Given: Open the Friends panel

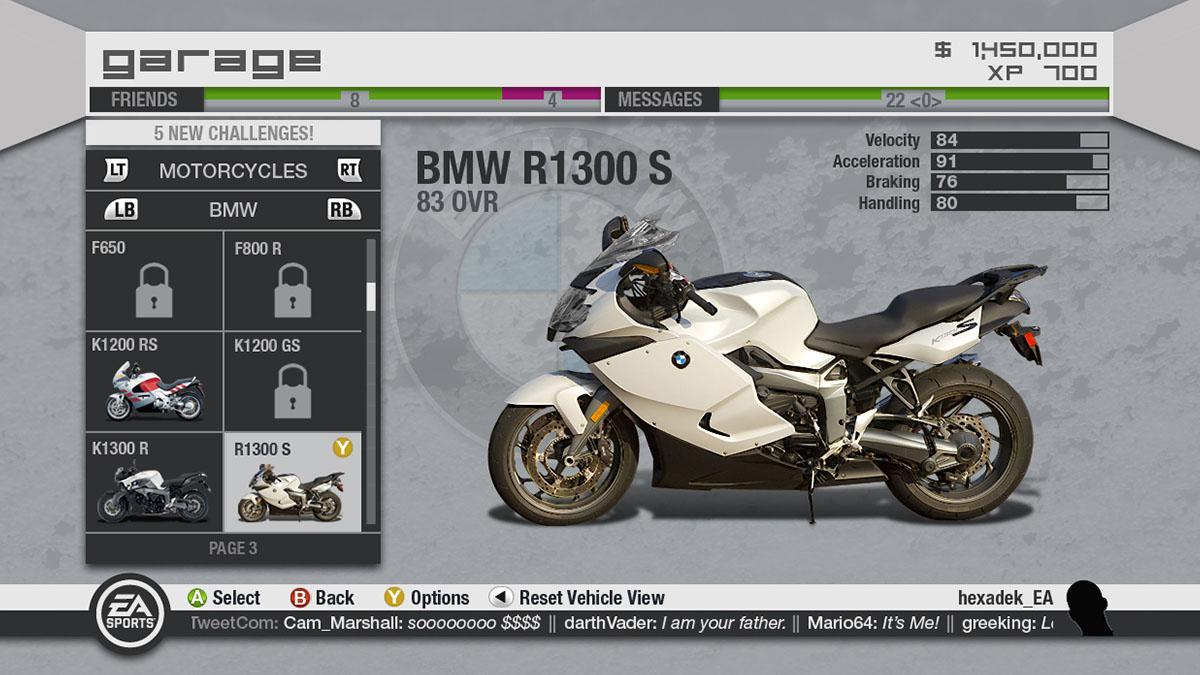Looking at the screenshot, I should coord(145,99).
